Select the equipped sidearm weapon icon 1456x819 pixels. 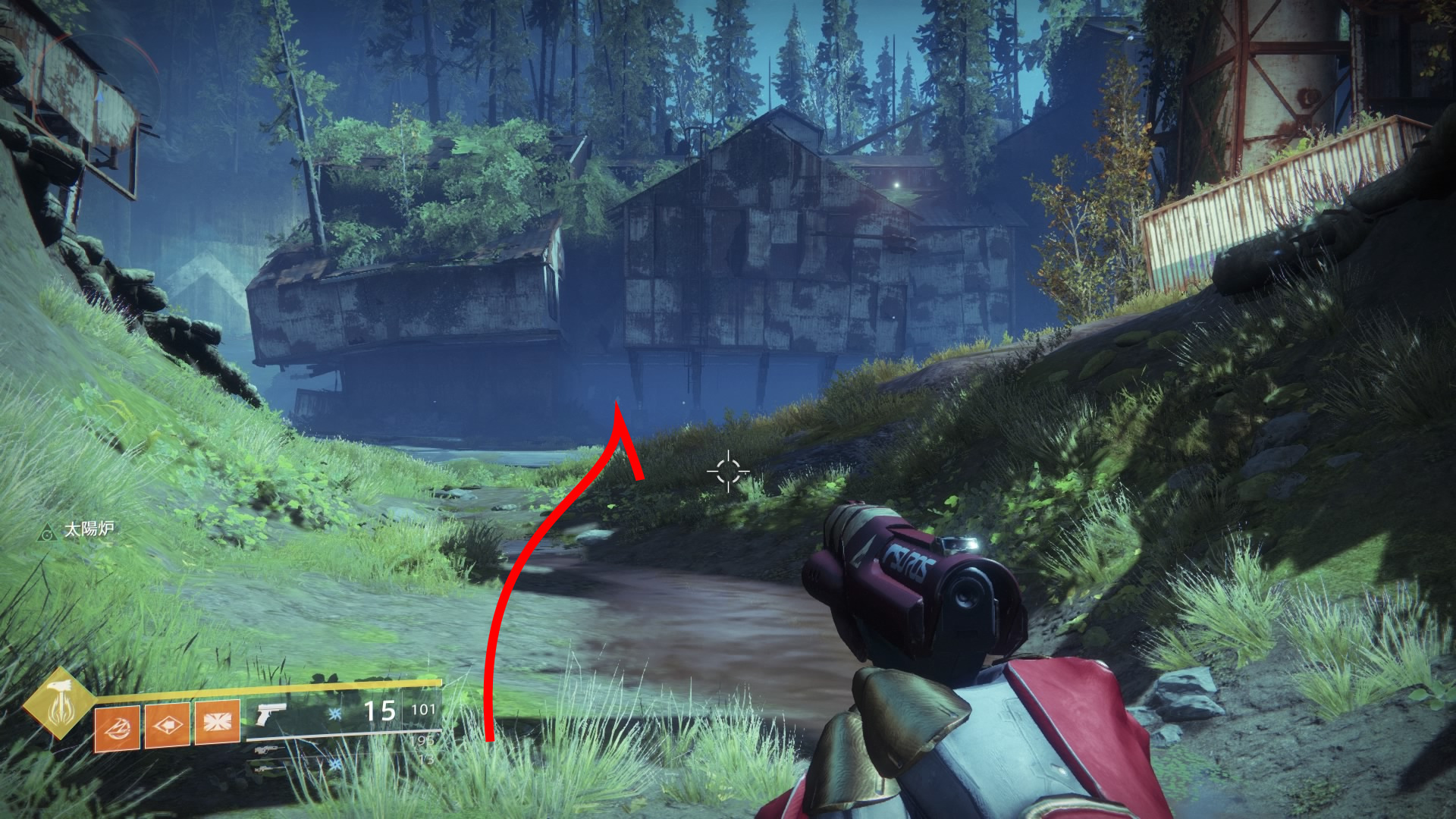[x=271, y=714]
